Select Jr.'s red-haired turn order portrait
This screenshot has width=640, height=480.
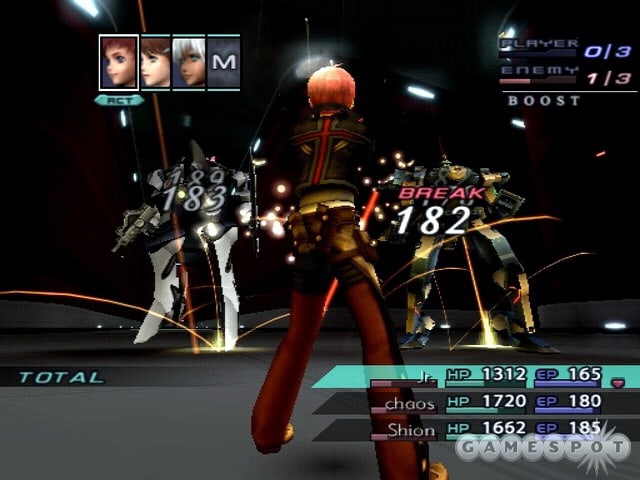119,63
